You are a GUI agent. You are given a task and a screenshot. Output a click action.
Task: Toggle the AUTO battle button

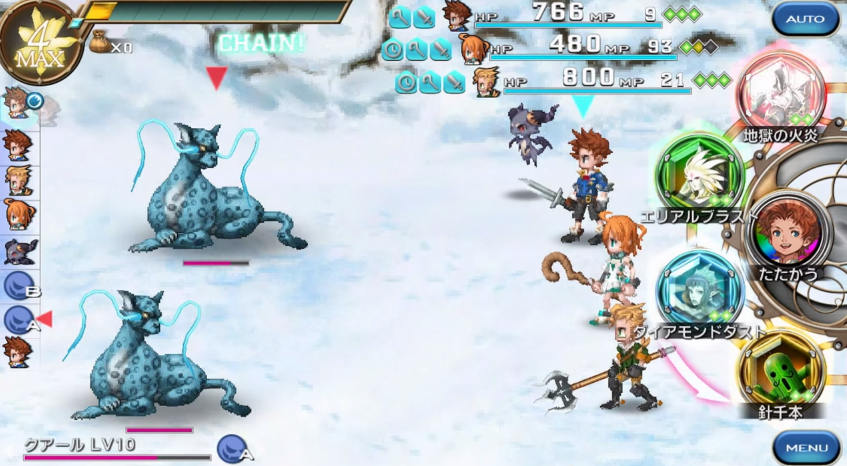(805, 20)
